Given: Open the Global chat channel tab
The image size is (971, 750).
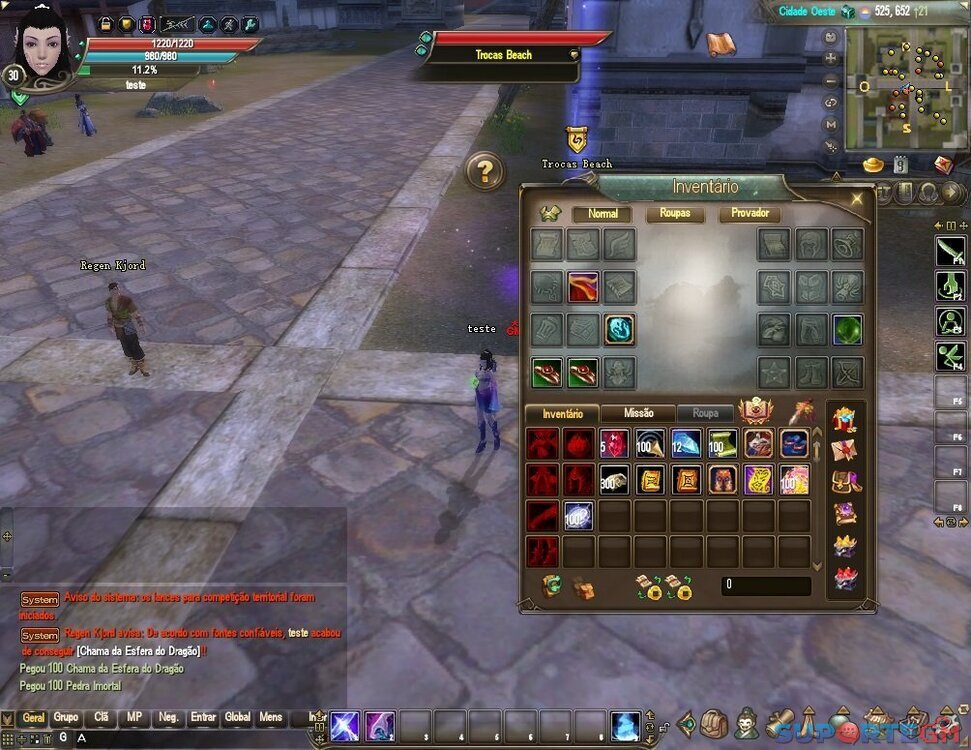Looking at the screenshot, I should coord(237,717).
